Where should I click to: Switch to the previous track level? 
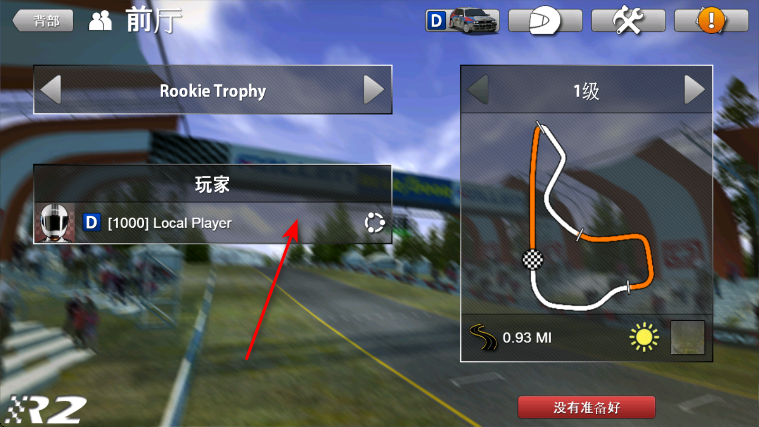(x=479, y=90)
